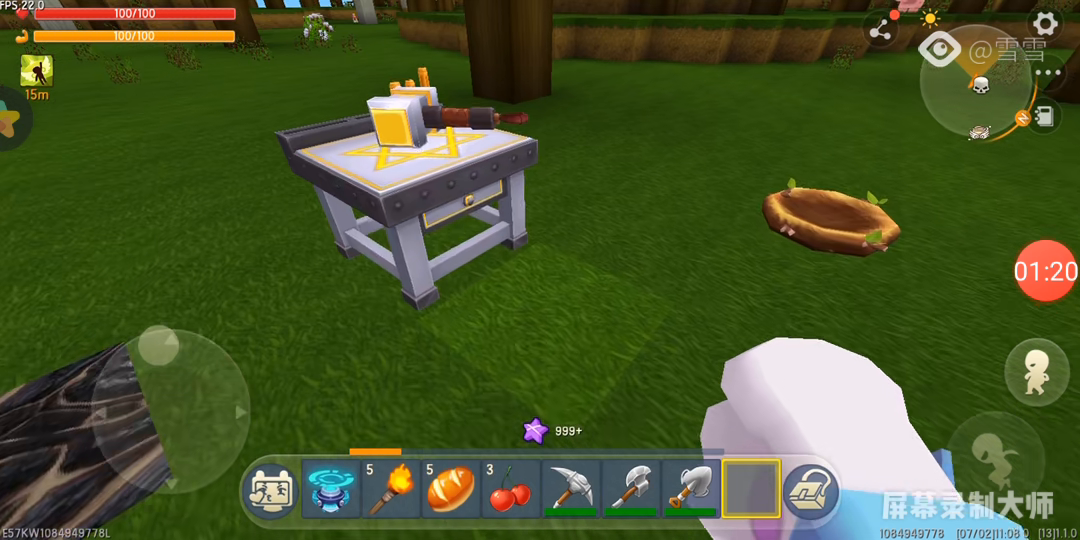Select the bread hotbar slot
The height and width of the screenshot is (540, 1080).
tap(450, 489)
